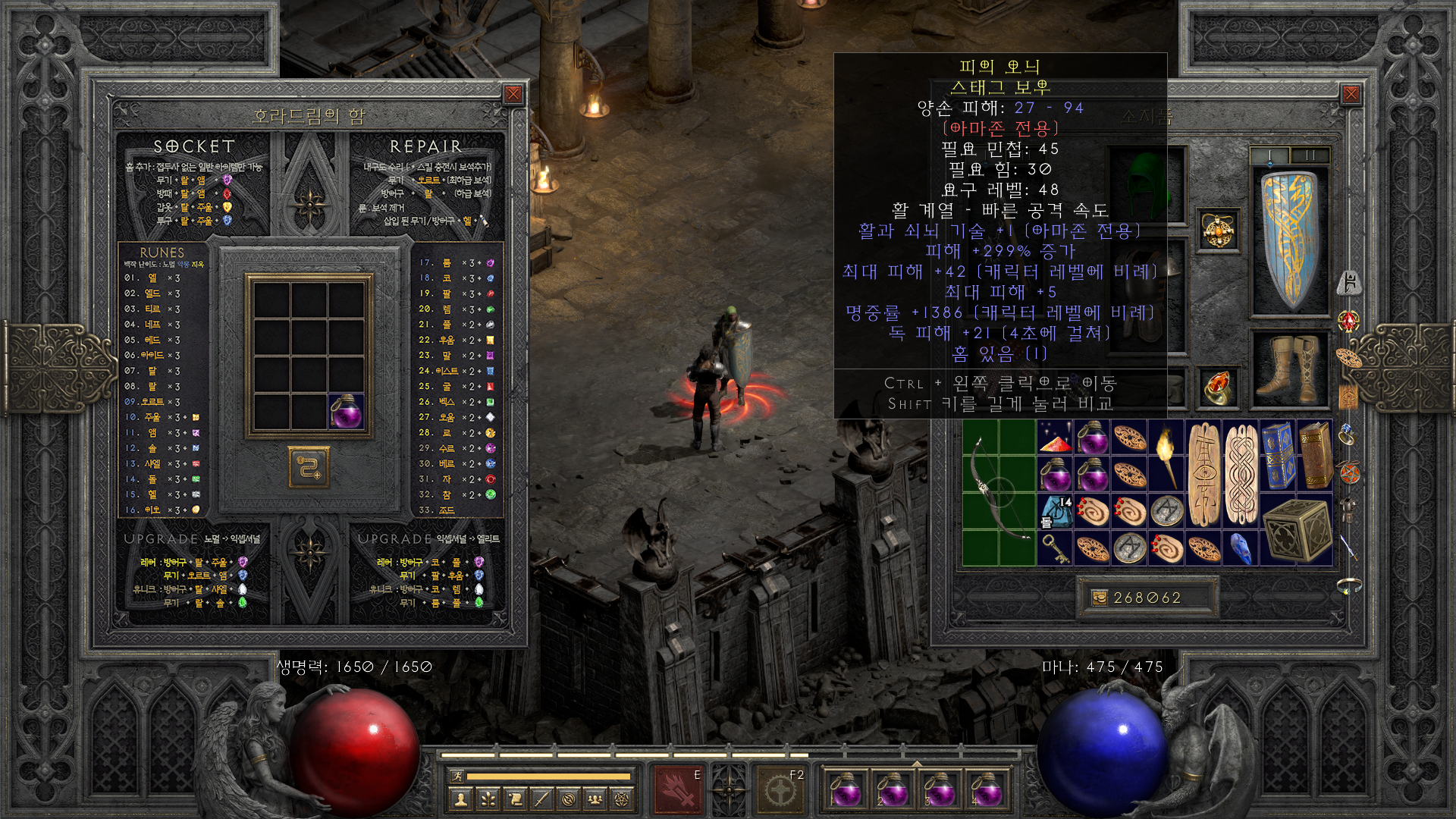This screenshot has width=1456, height=819.
Task: Pick up the purple potion inside the cube
Action: coord(346,411)
